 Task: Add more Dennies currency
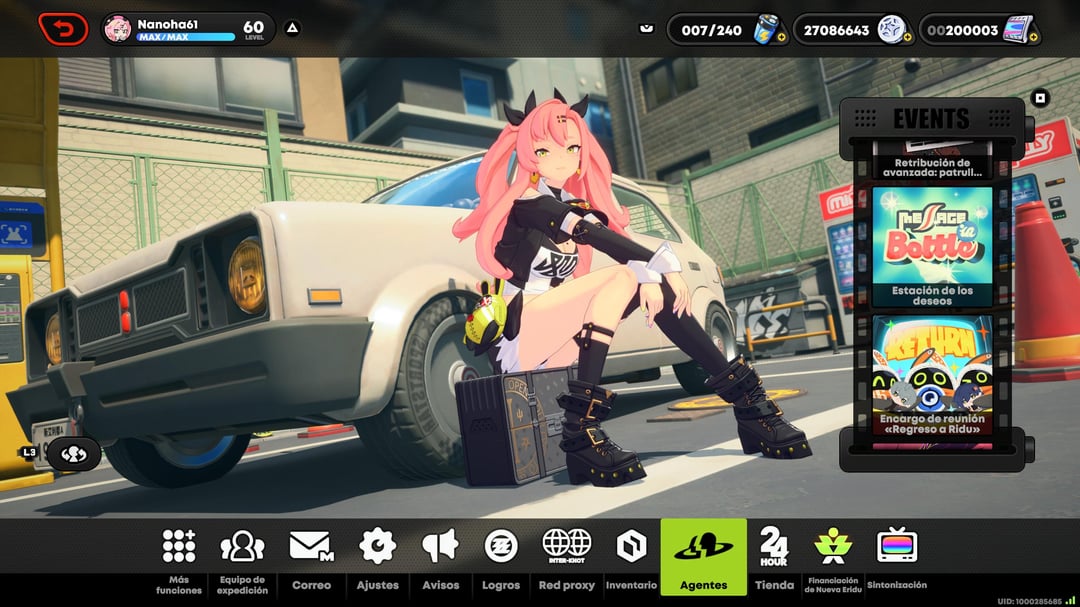(907, 37)
